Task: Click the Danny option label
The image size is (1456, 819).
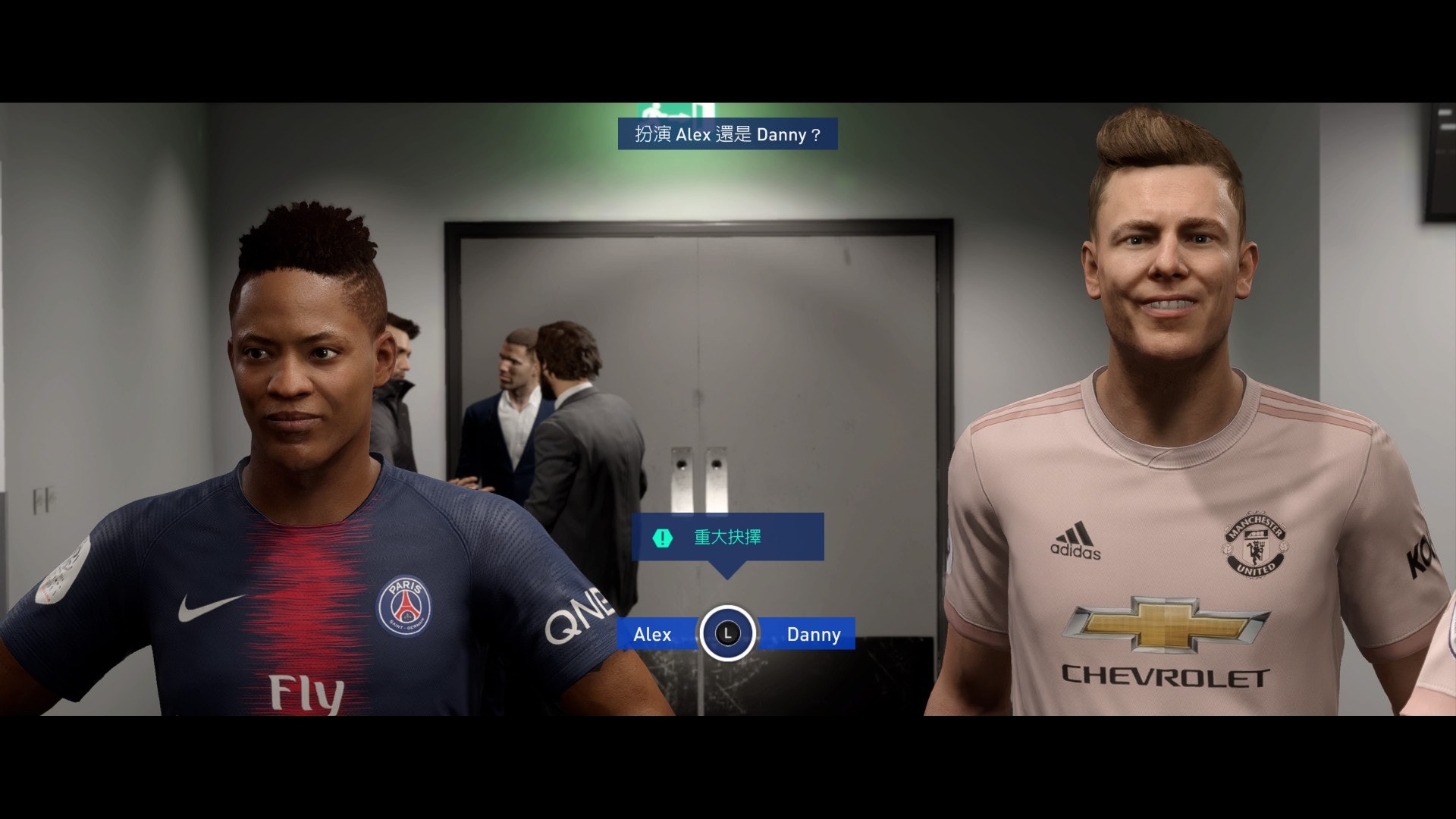Action: [x=813, y=635]
